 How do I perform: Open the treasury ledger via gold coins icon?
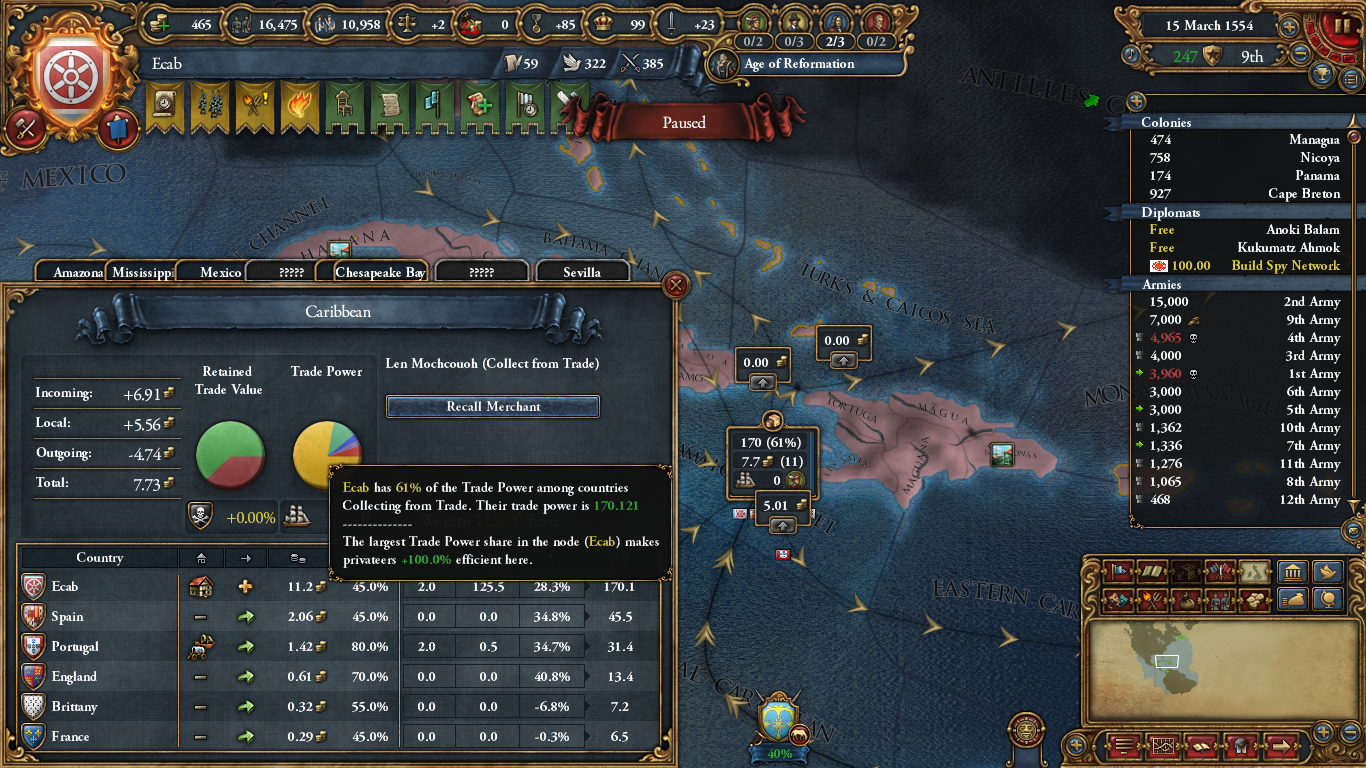158,24
